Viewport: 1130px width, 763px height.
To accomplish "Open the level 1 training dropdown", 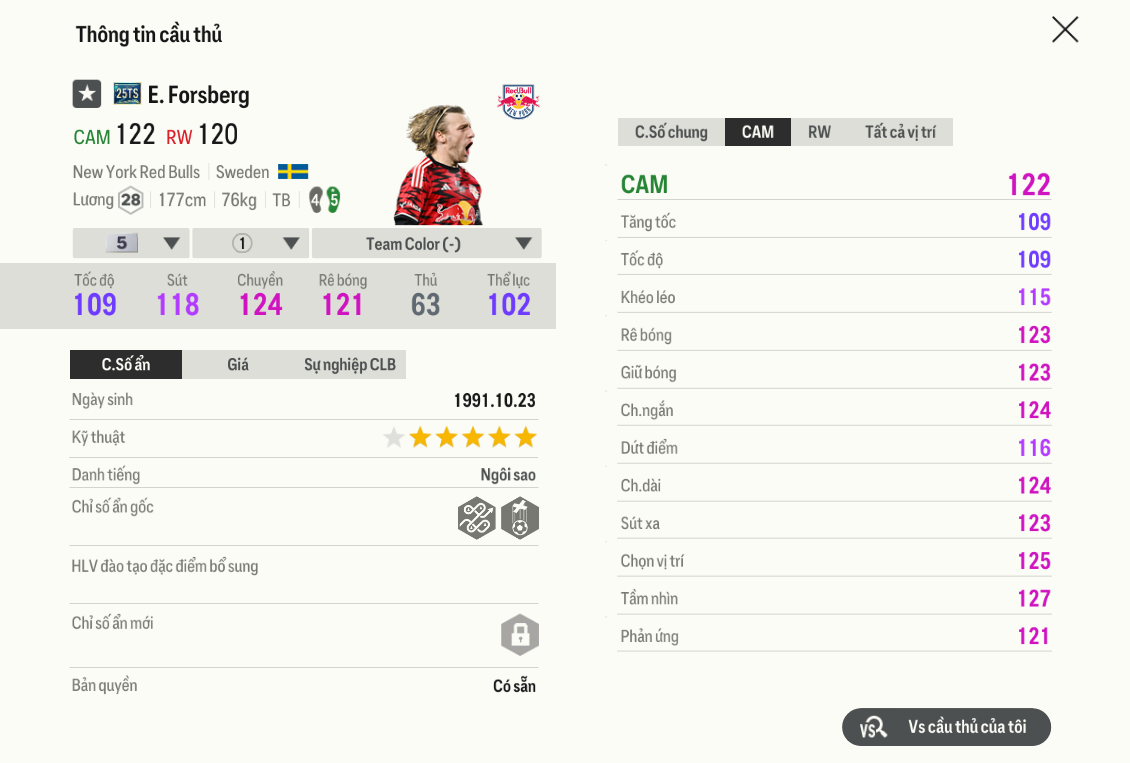I will (x=250, y=243).
